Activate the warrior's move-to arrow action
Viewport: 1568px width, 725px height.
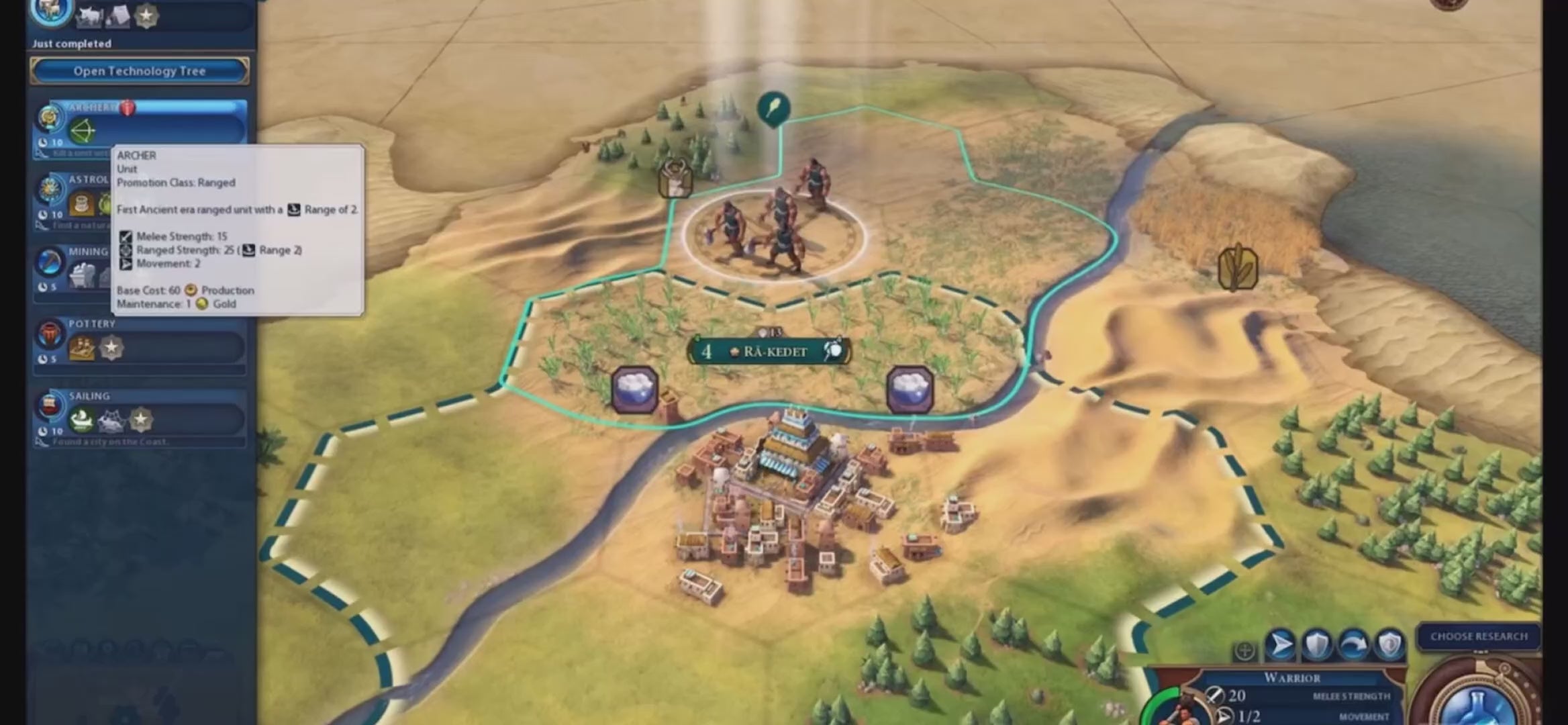(1279, 646)
